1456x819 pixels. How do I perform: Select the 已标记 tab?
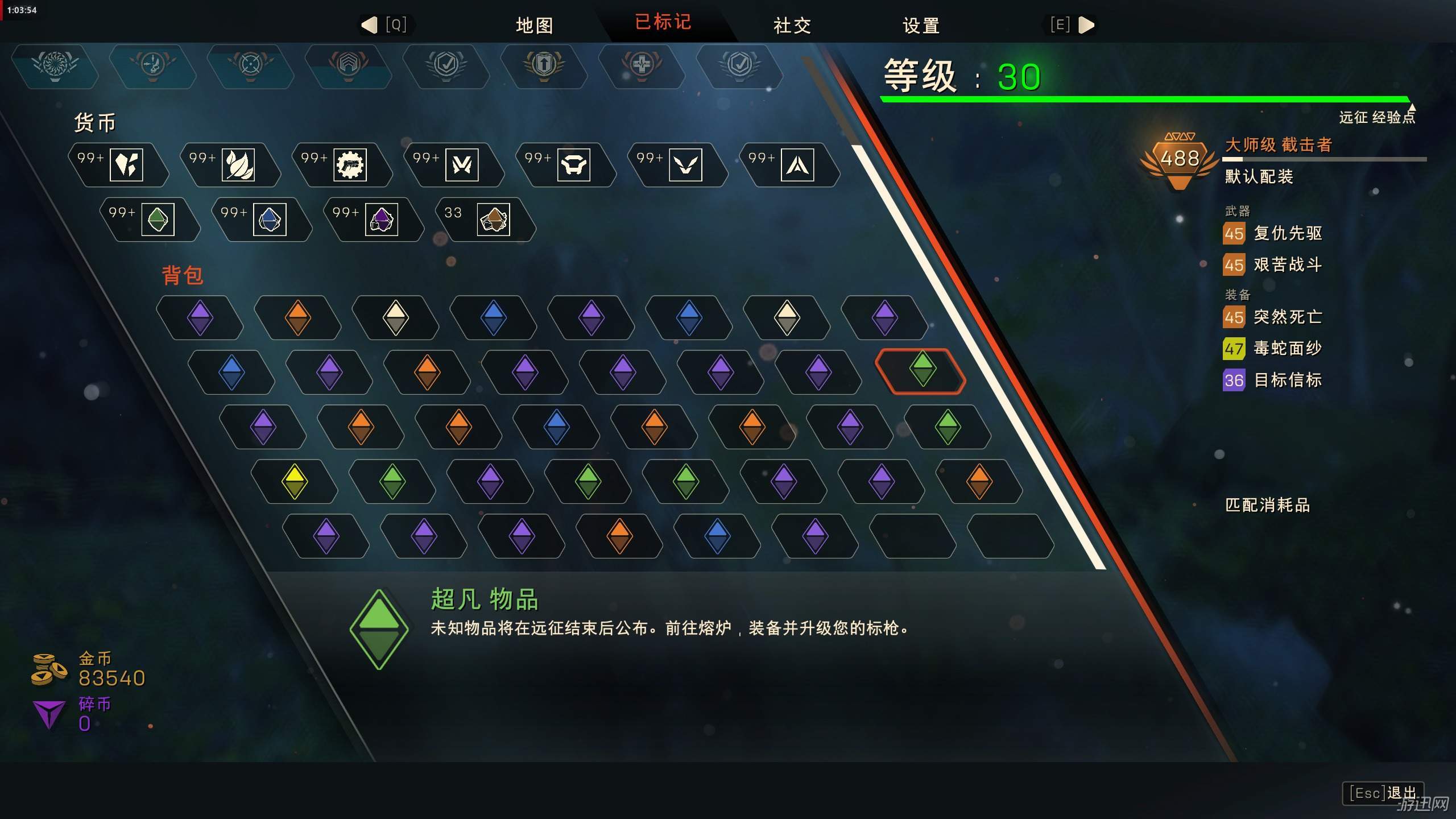point(663,23)
